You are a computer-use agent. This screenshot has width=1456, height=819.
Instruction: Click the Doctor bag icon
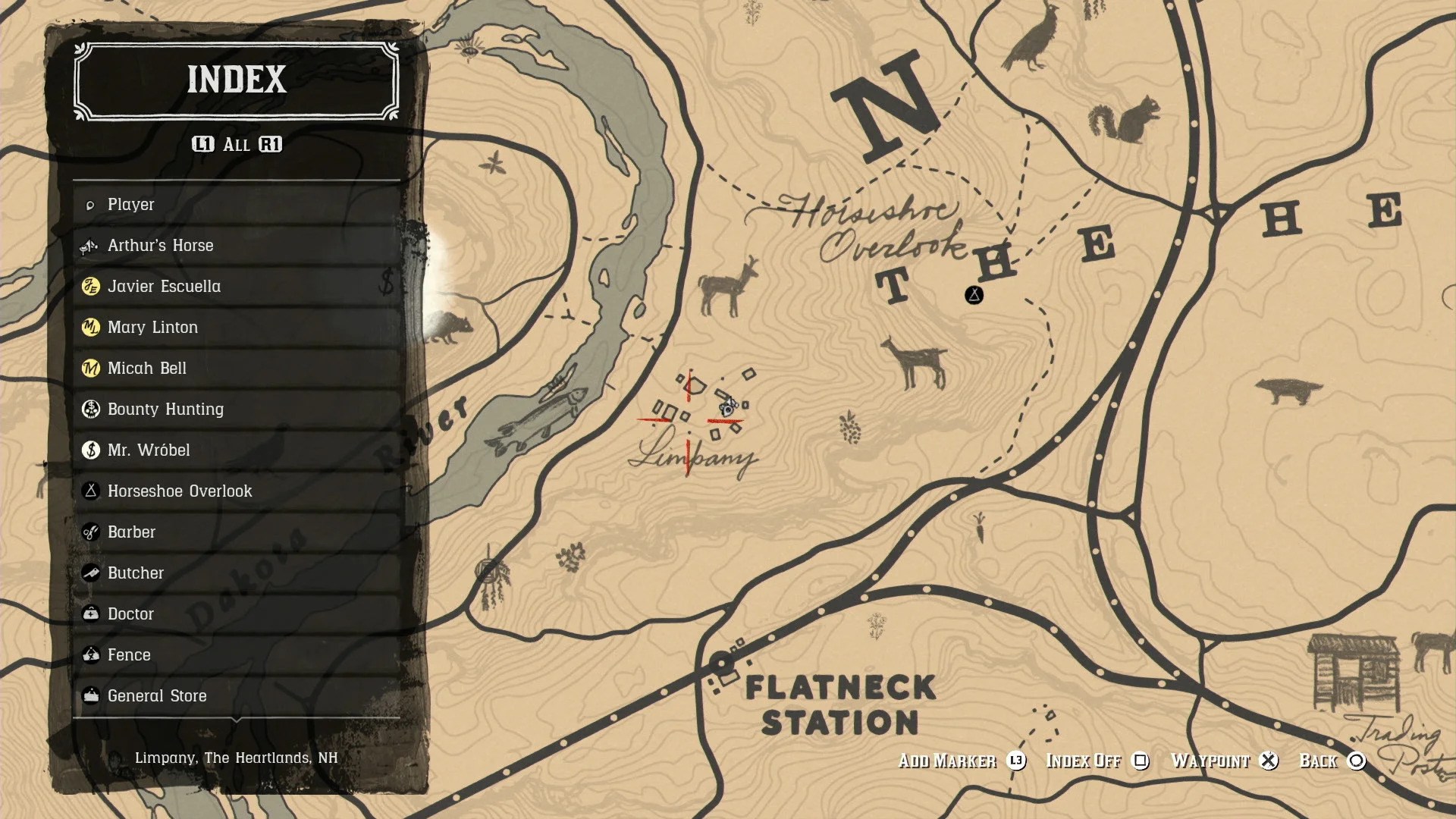pos(89,613)
